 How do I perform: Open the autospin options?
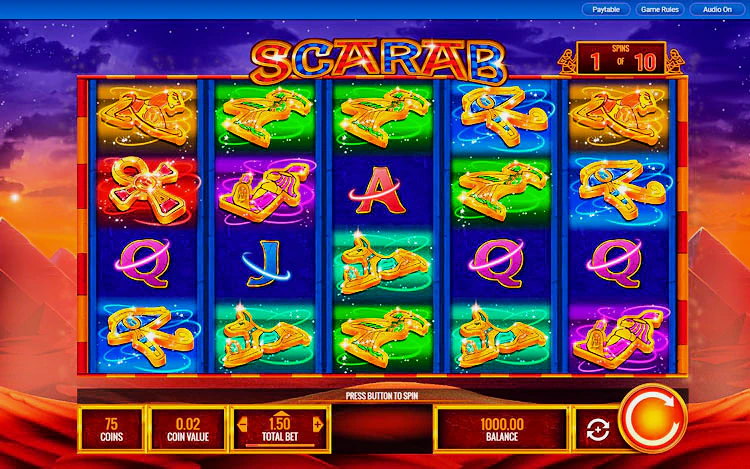tap(598, 430)
